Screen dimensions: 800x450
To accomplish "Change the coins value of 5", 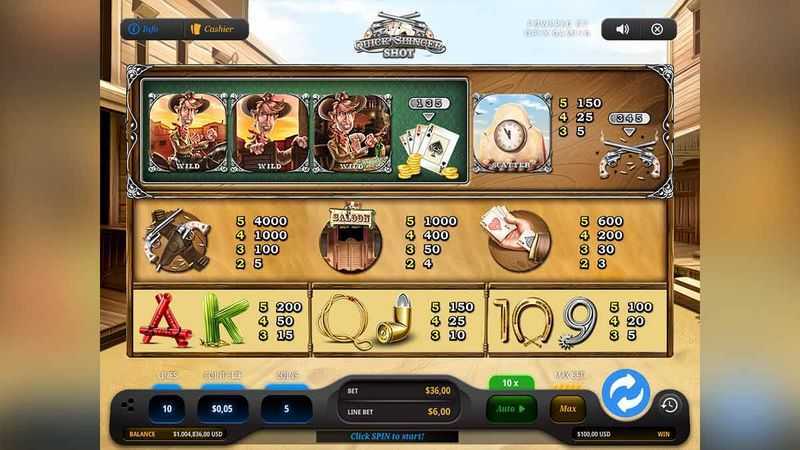I will (x=286, y=408).
